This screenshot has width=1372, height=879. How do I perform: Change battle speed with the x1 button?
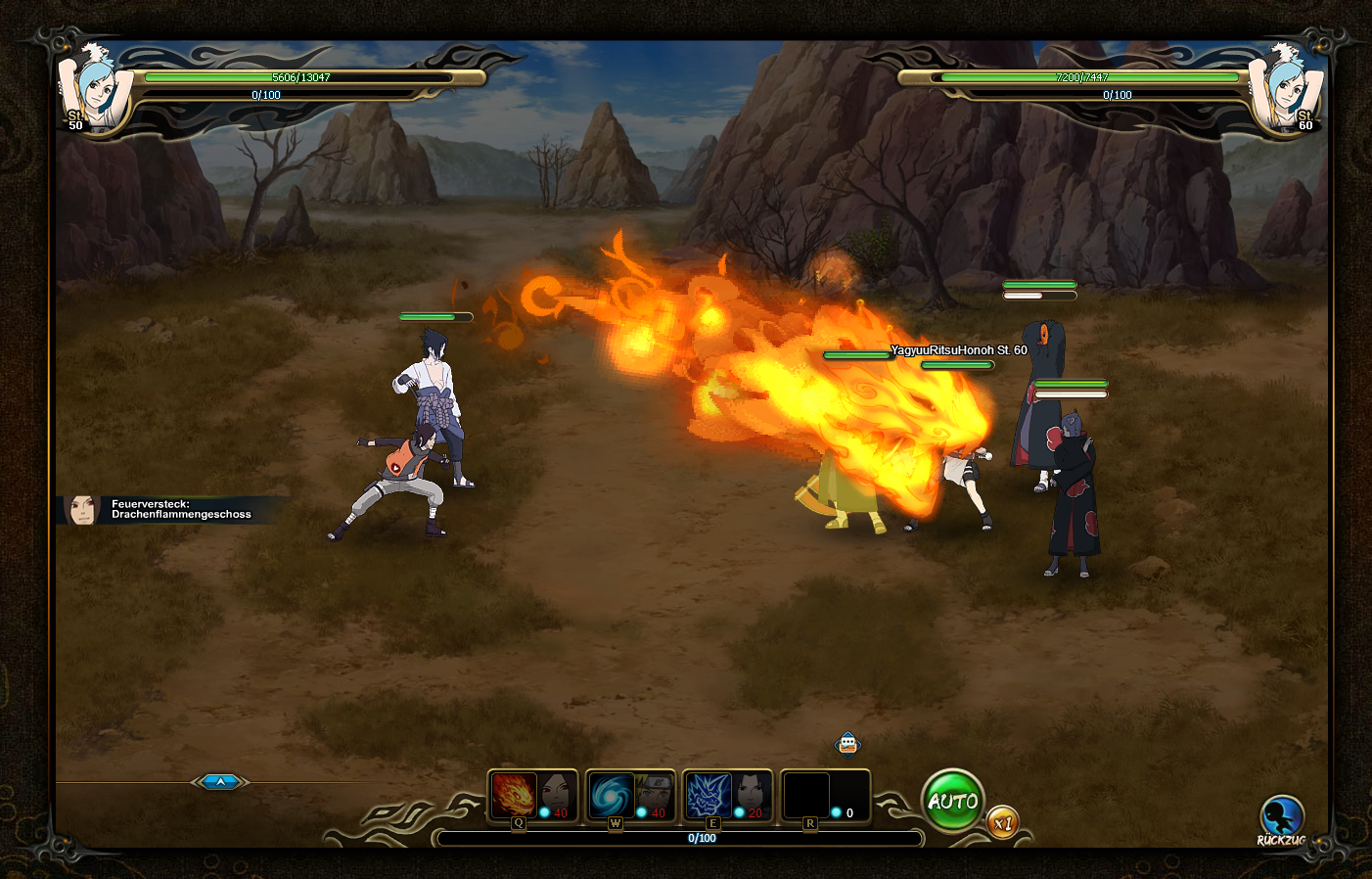pyautogui.click(x=1002, y=823)
